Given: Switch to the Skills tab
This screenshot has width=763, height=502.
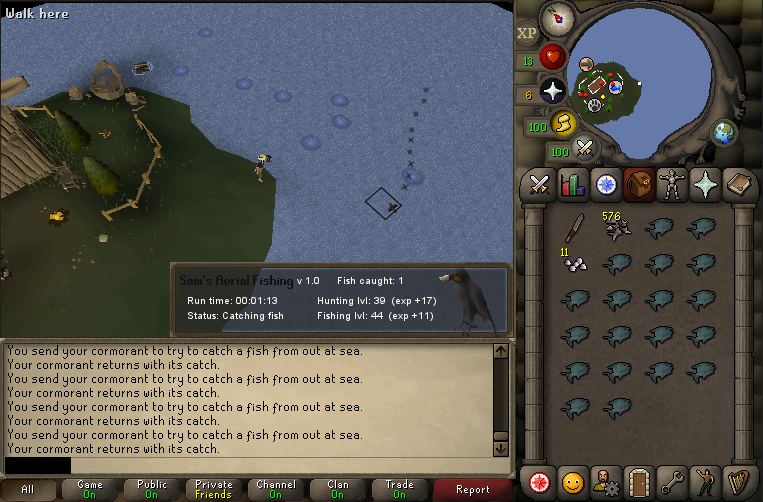Looking at the screenshot, I should point(573,184).
